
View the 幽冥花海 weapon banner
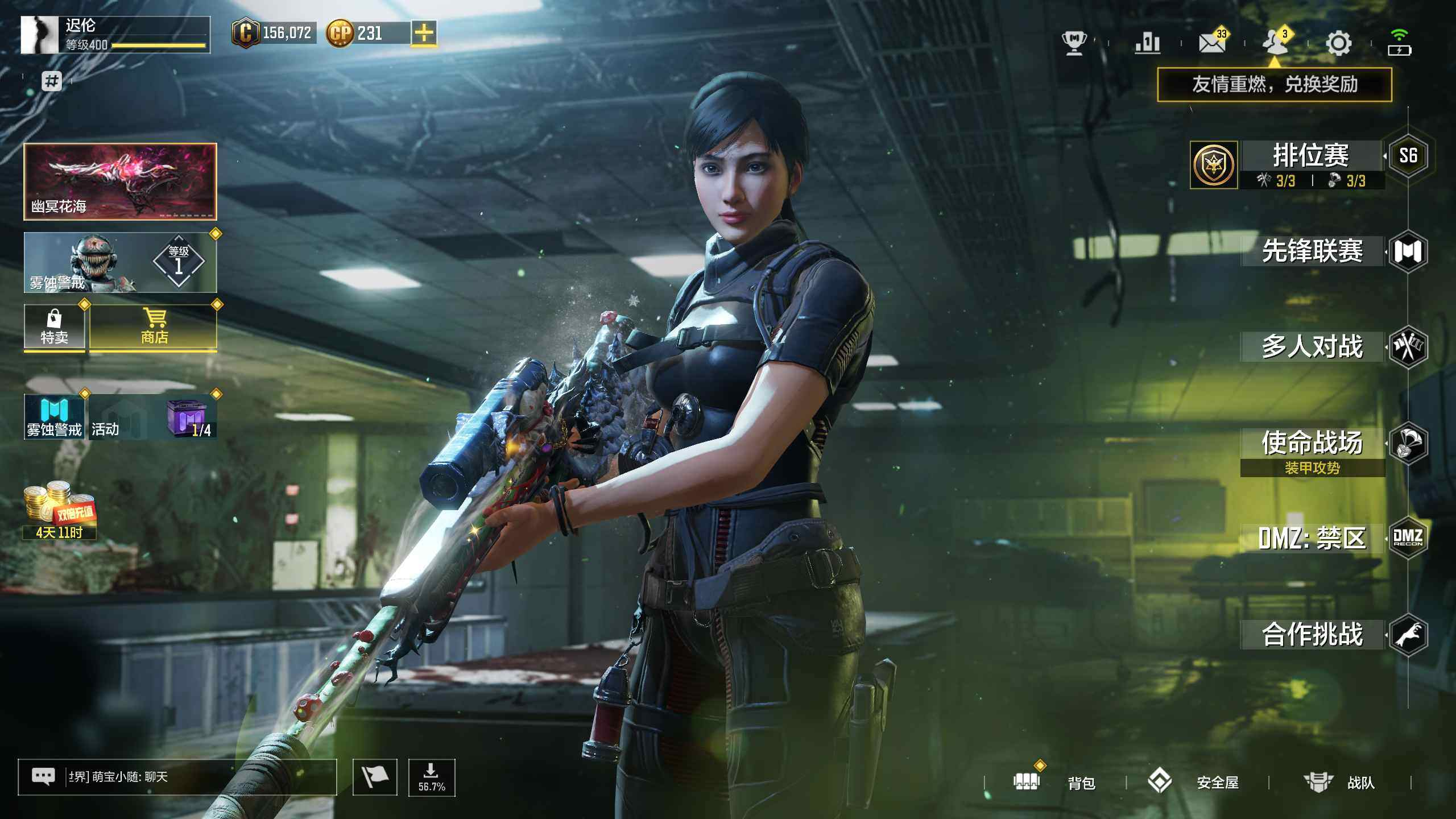tap(120, 181)
